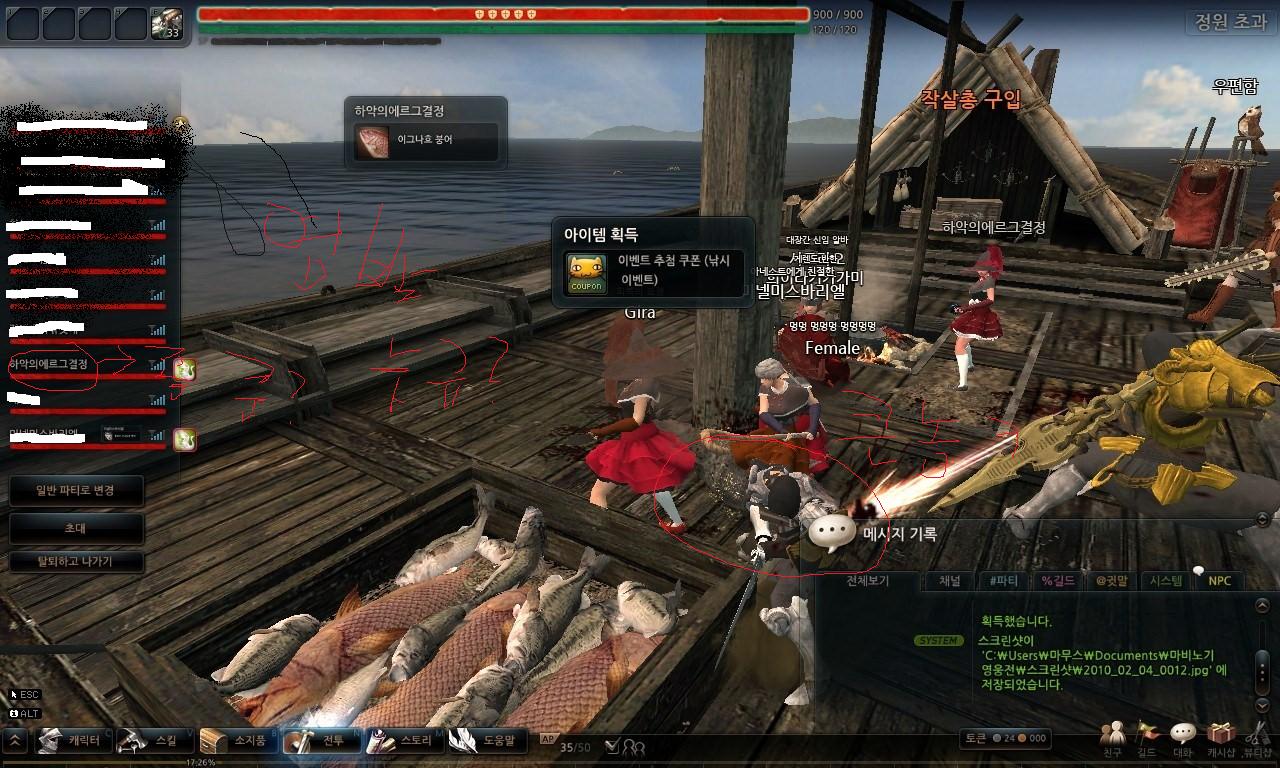This screenshot has height=768, width=1280.
Task: Open the 길드 guild flag icon
Action: click(x=1146, y=738)
